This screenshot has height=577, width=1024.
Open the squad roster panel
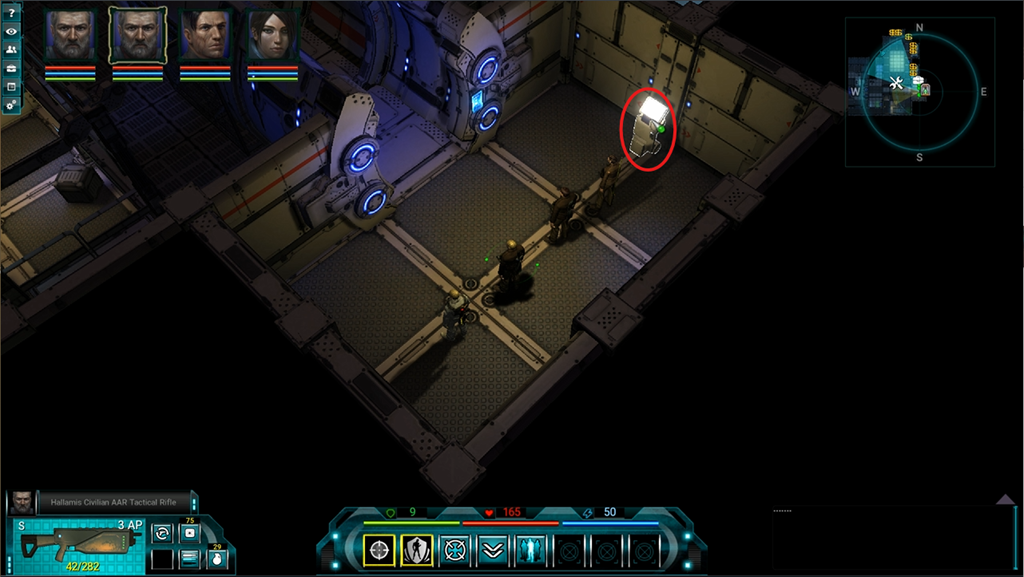coord(11,50)
